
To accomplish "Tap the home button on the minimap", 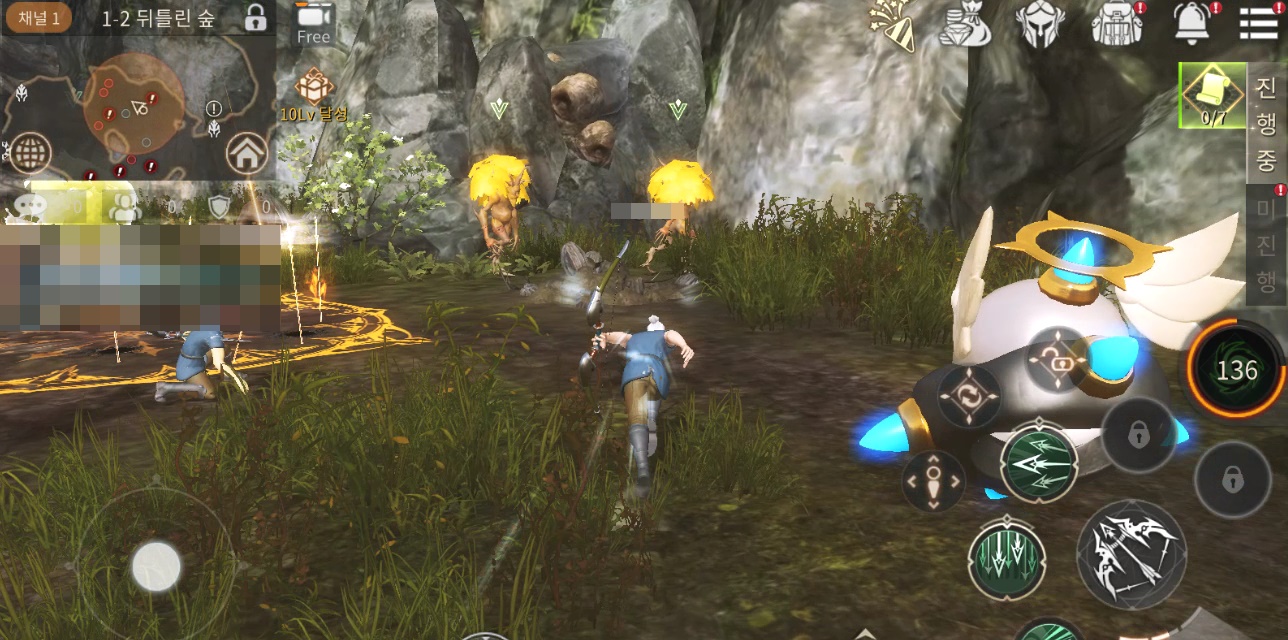I will [247, 154].
